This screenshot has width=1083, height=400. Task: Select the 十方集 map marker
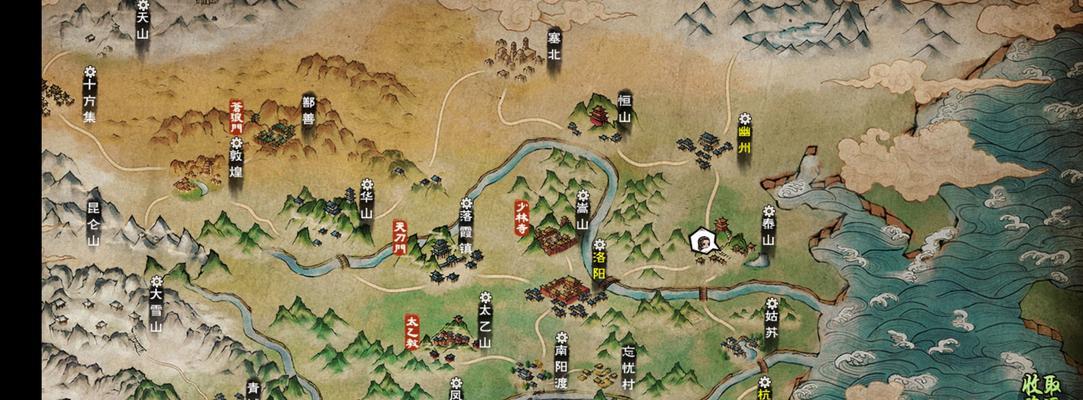tap(89, 95)
